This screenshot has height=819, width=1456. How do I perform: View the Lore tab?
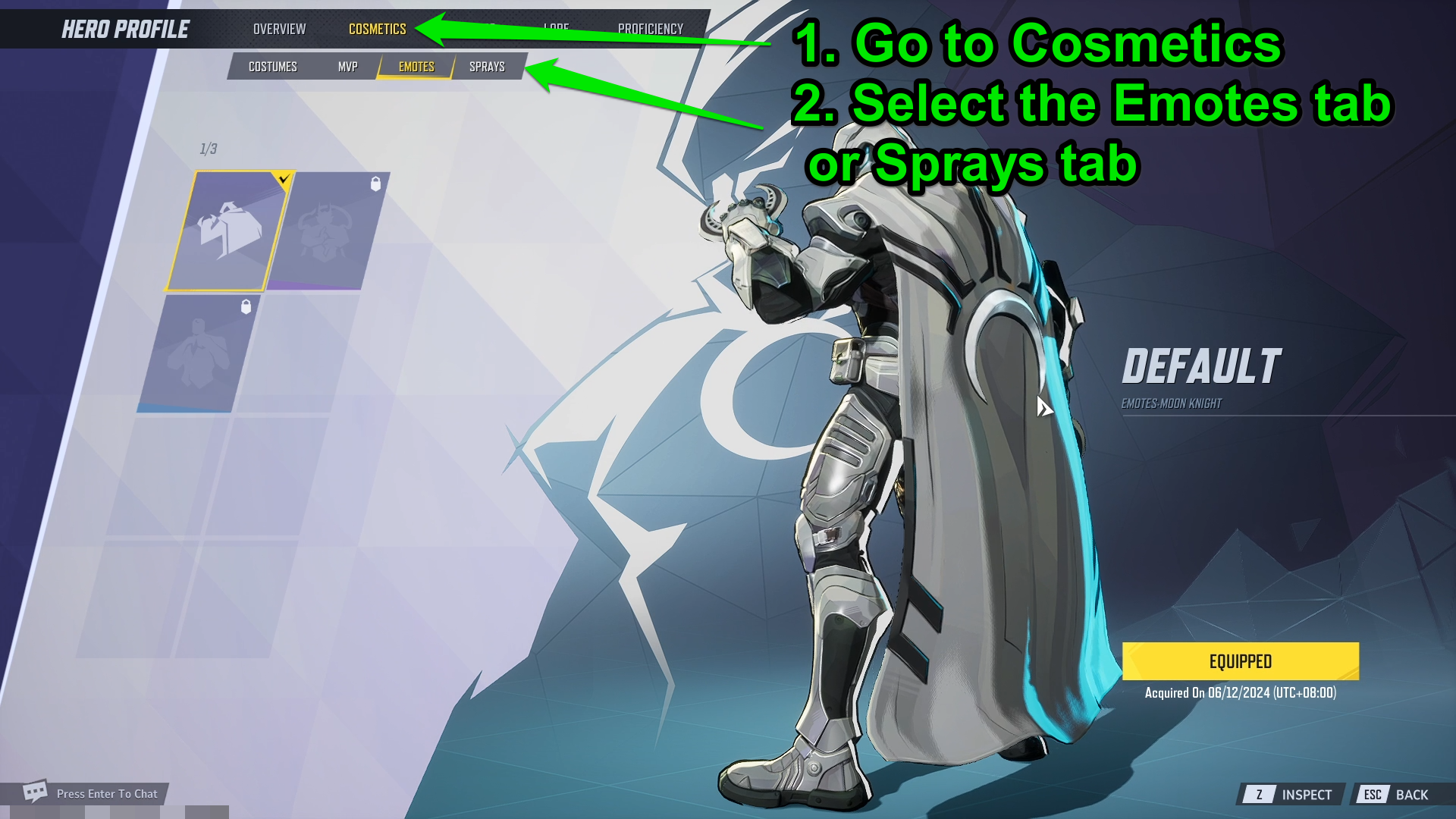(557, 29)
